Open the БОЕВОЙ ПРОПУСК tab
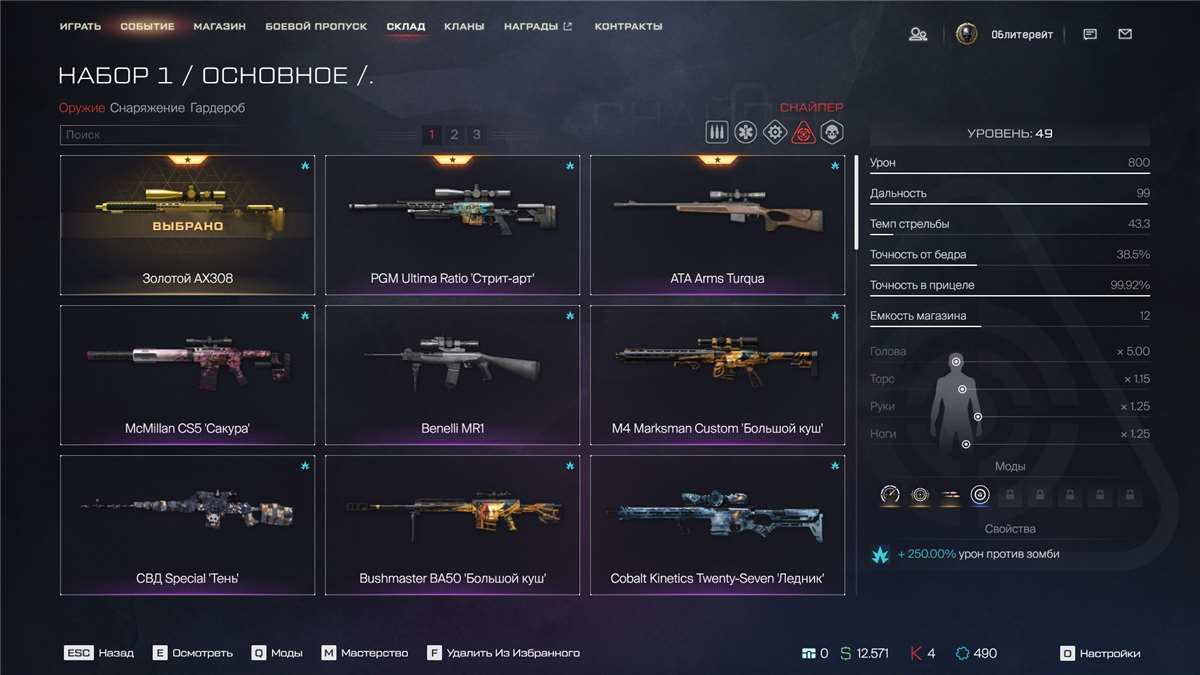1200x675 pixels. point(316,26)
